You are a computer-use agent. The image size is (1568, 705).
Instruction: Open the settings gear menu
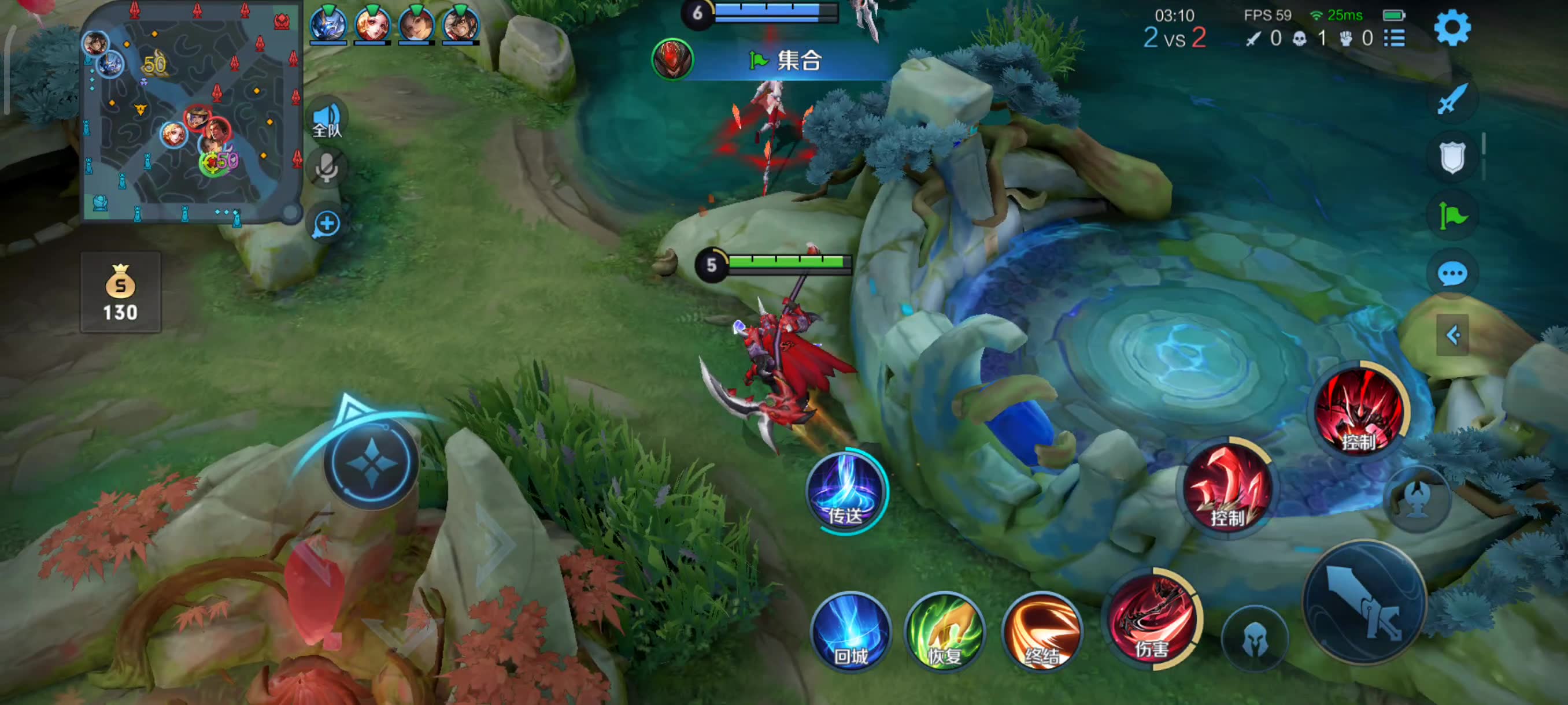click(1452, 28)
